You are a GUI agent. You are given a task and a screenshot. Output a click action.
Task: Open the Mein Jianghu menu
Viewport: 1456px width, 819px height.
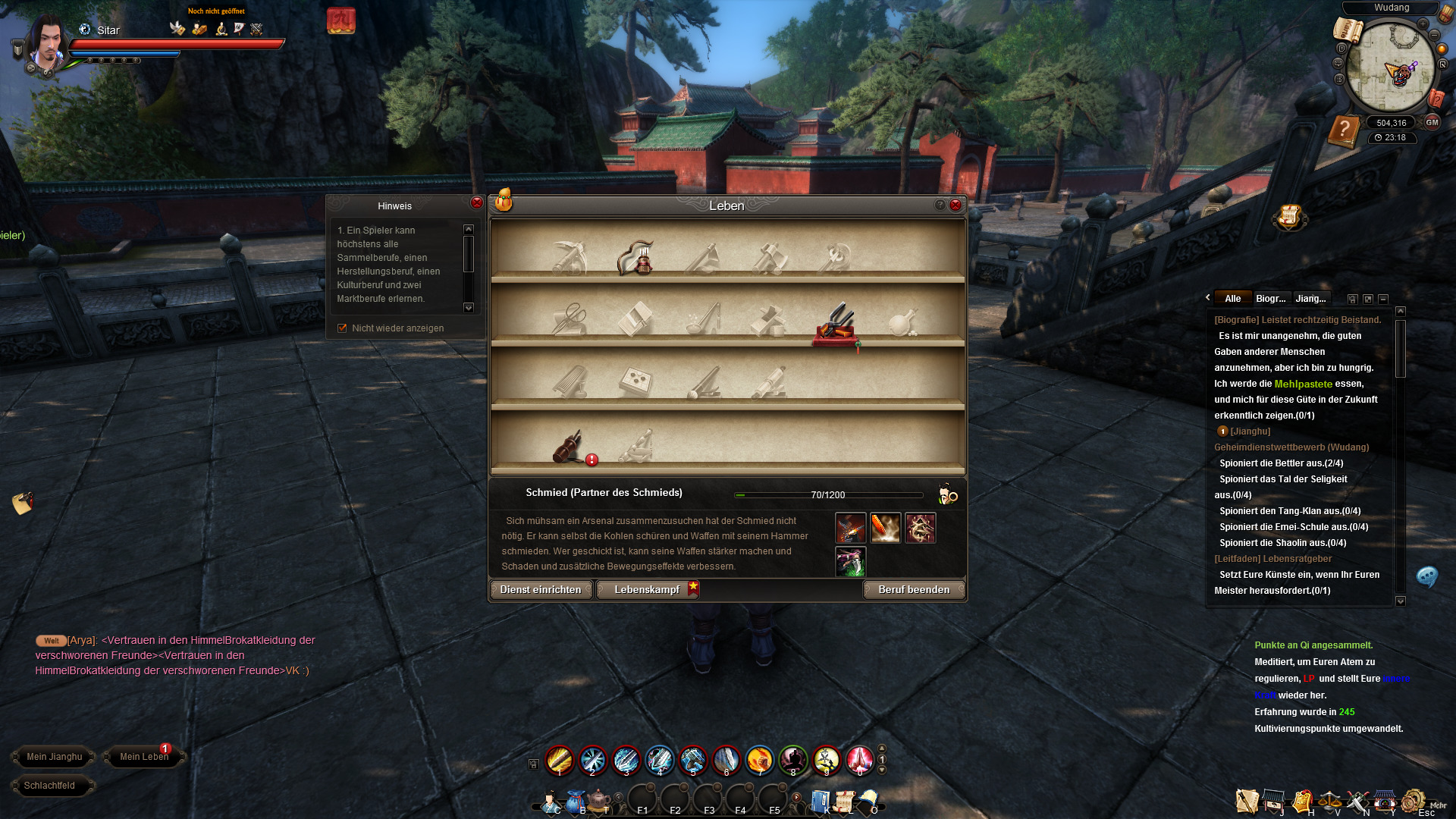tap(54, 757)
